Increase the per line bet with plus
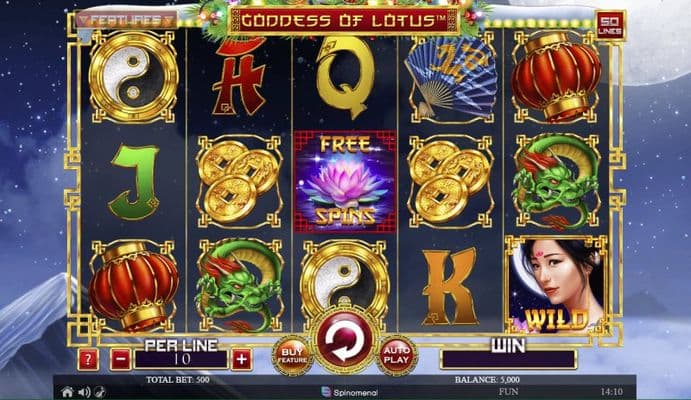Viewport: 691px width, 400px height. coord(241,360)
